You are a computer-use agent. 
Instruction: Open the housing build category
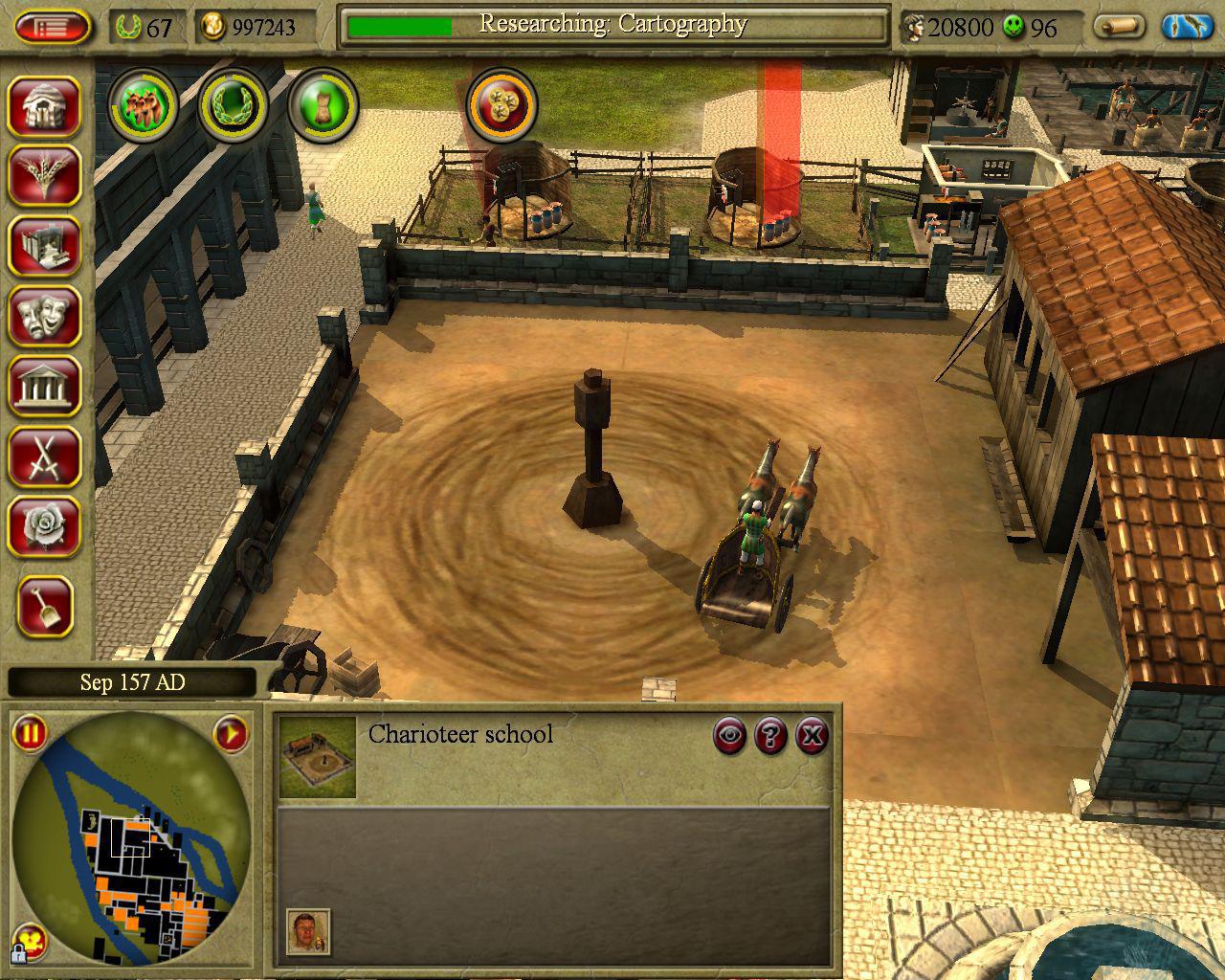tap(44, 104)
